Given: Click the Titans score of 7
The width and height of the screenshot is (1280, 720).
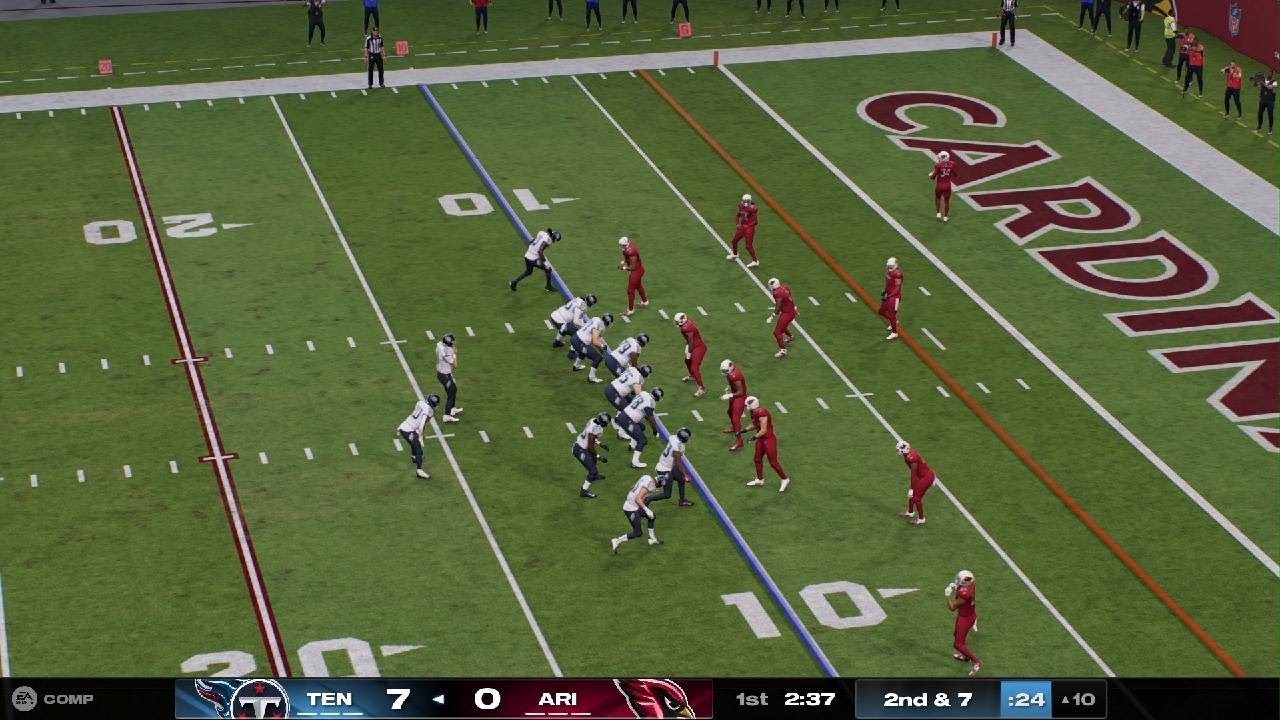Looking at the screenshot, I should [x=397, y=700].
